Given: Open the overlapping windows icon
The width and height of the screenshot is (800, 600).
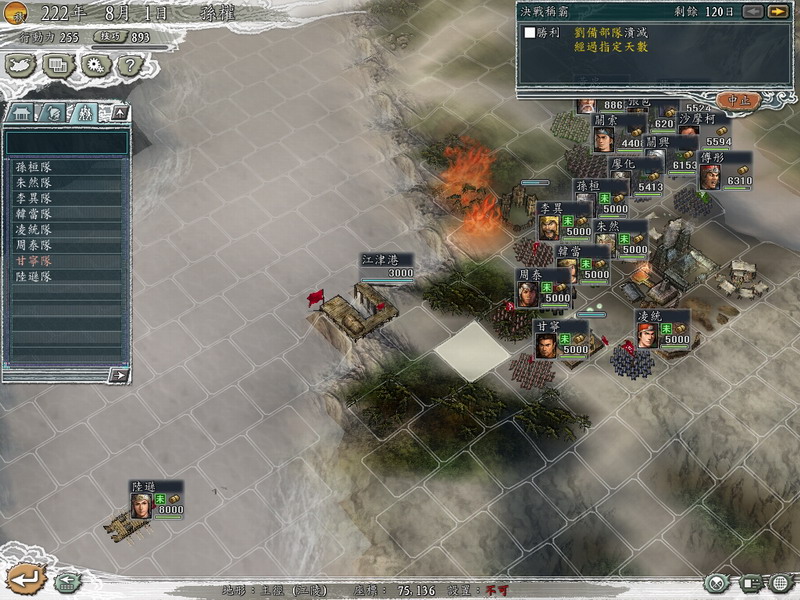Looking at the screenshot, I should [x=58, y=66].
